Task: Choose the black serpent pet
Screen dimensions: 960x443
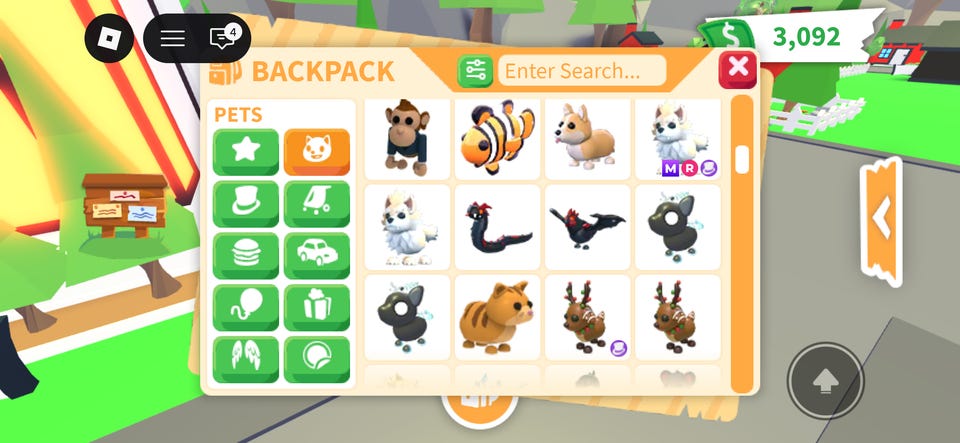Action: tap(497, 227)
